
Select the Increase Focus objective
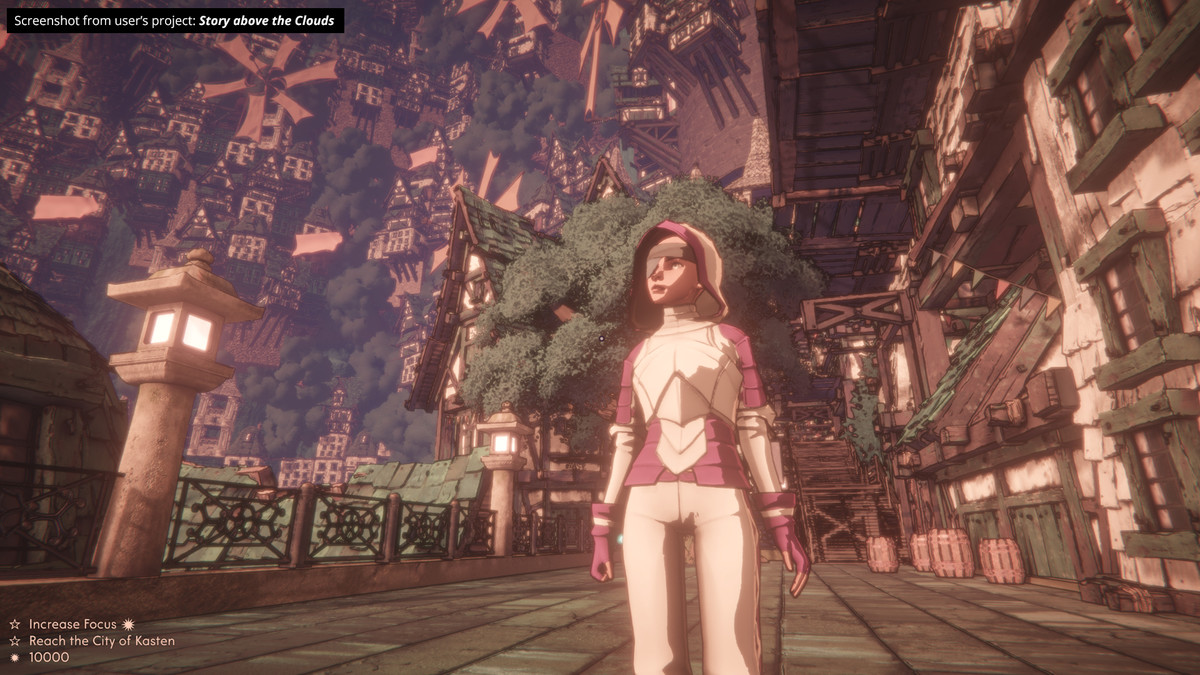point(72,624)
